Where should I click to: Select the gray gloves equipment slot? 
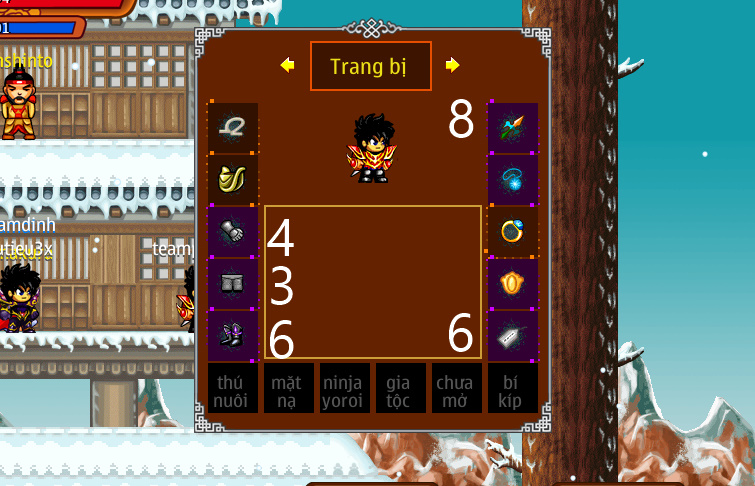click(233, 232)
